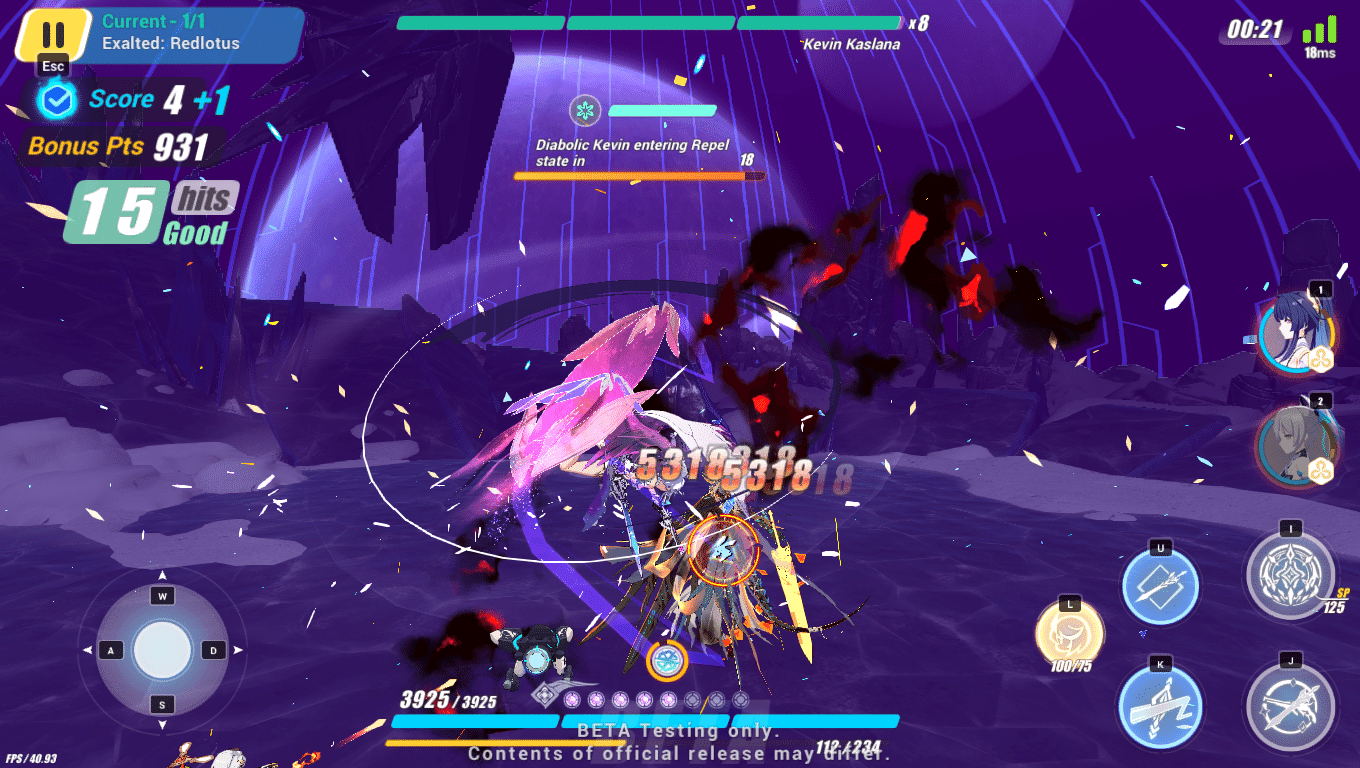Viewport: 1360px width, 768px height.
Task: Use the glowing L burst skill
Action: (1071, 633)
